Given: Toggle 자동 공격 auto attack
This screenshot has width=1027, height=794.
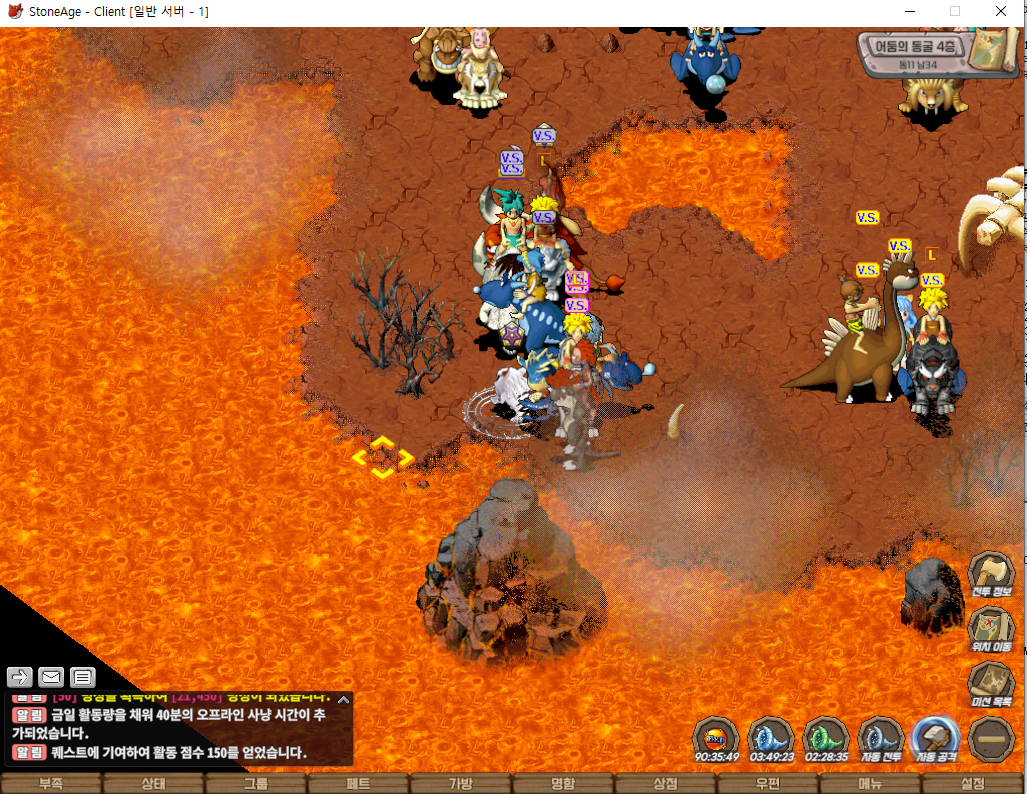Looking at the screenshot, I should coord(936,739).
